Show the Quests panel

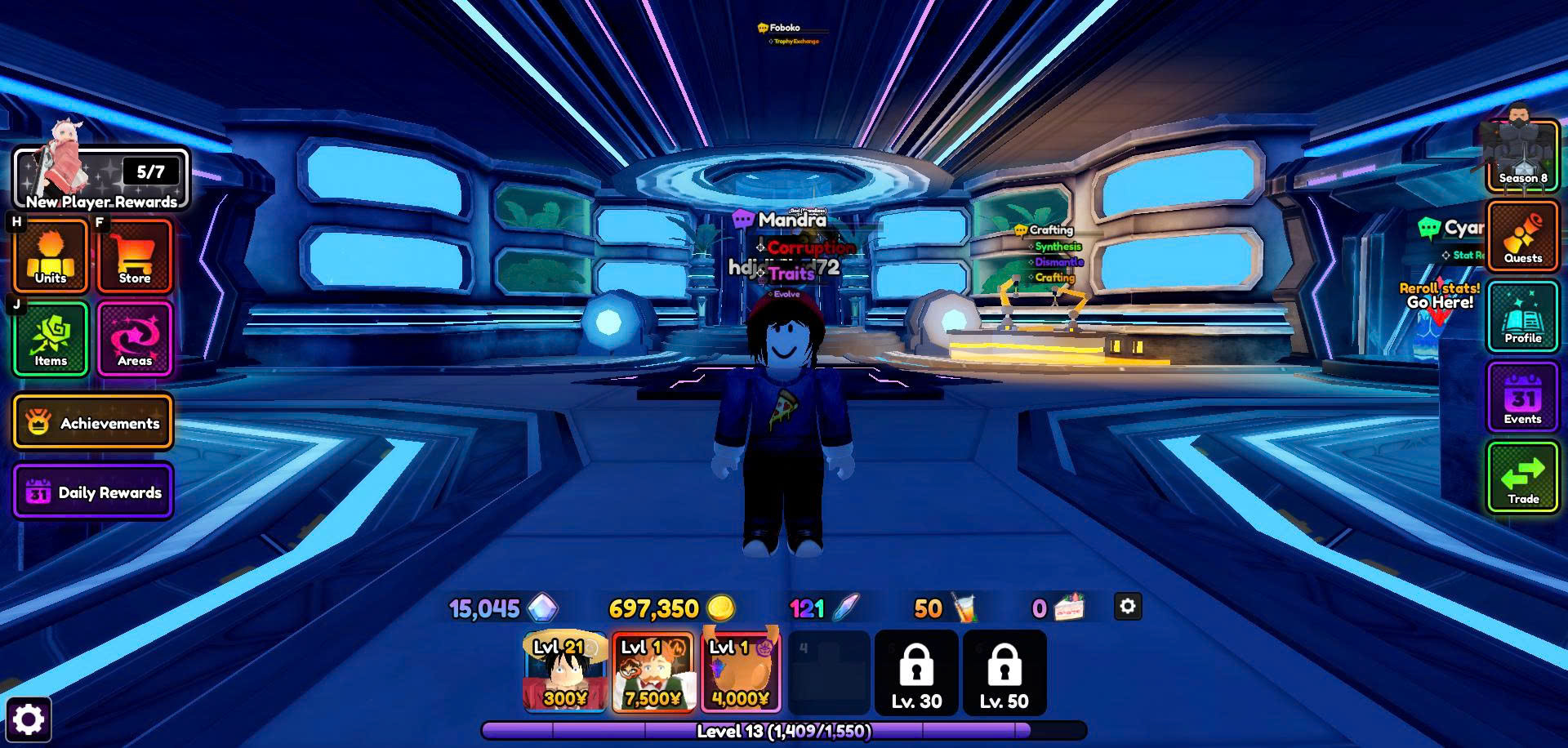click(1522, 237)
